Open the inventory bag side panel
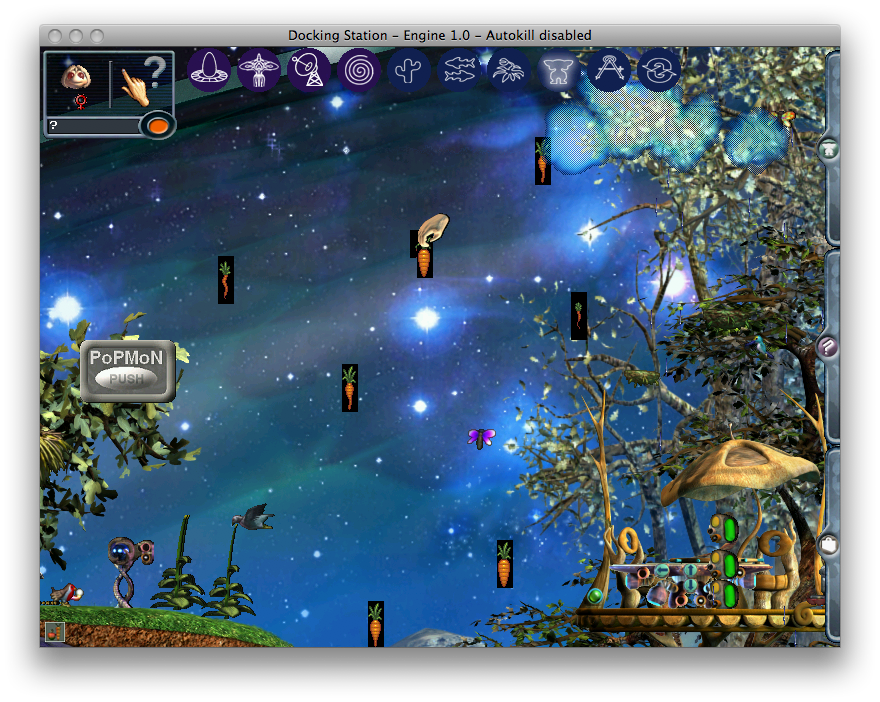The width and height of the screenshot is (880, 702). (x=828, y=544)
